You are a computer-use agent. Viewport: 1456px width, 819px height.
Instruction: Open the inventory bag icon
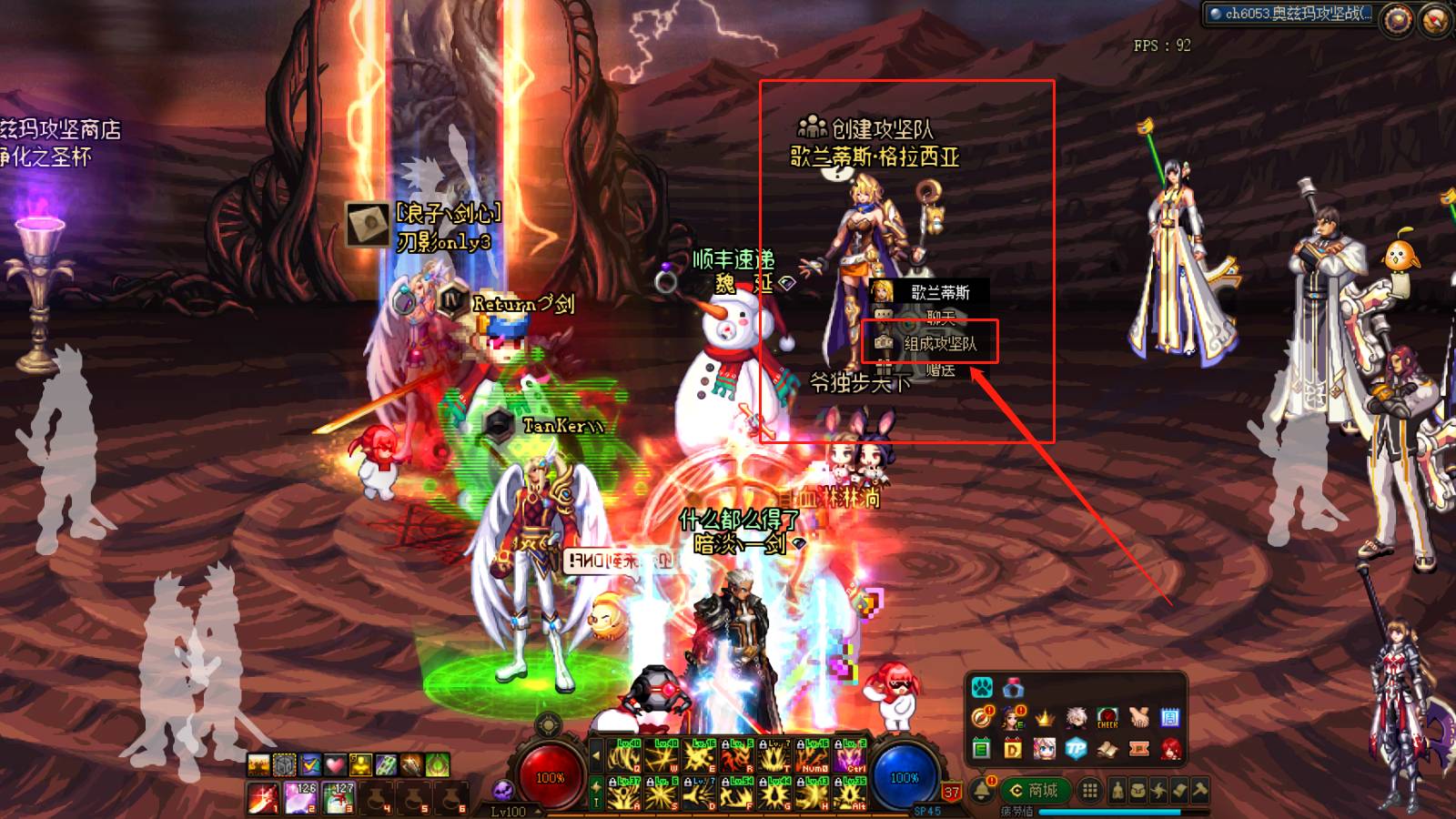coord(1137,791)
